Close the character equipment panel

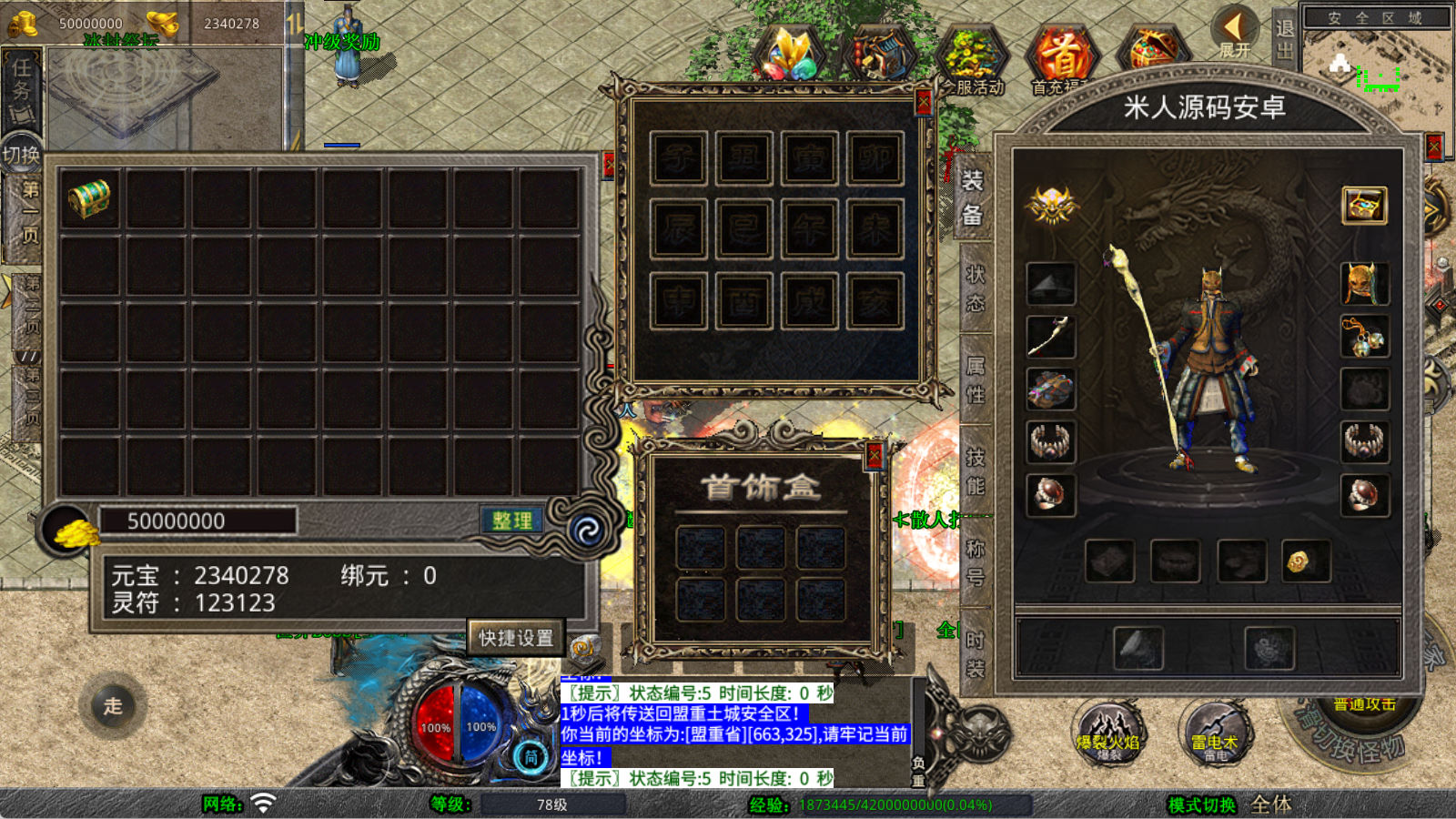coord(1435,147)
